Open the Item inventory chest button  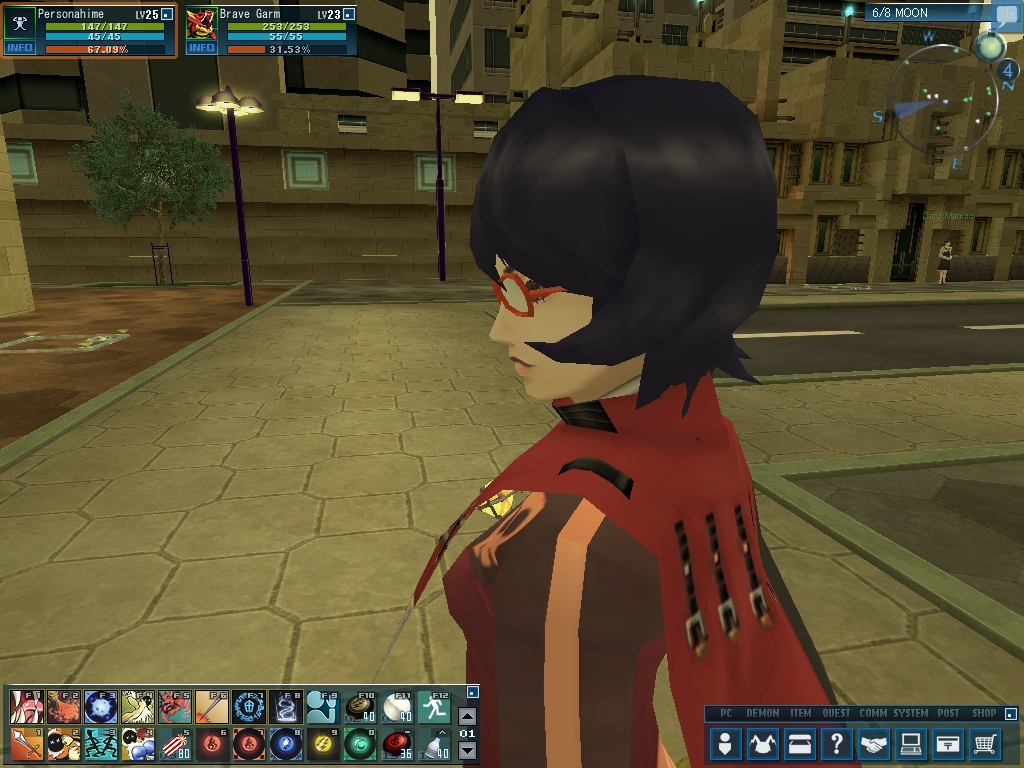click(x=800, y=744)
